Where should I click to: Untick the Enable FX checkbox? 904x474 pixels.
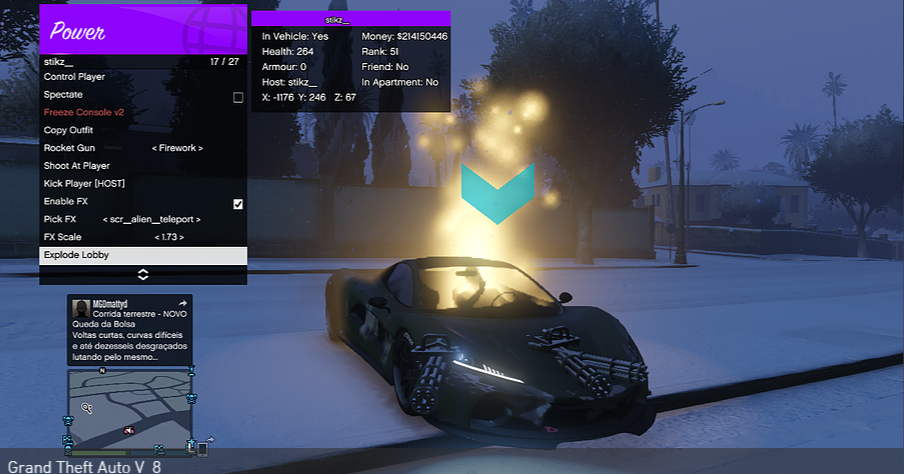coord(238,204)
